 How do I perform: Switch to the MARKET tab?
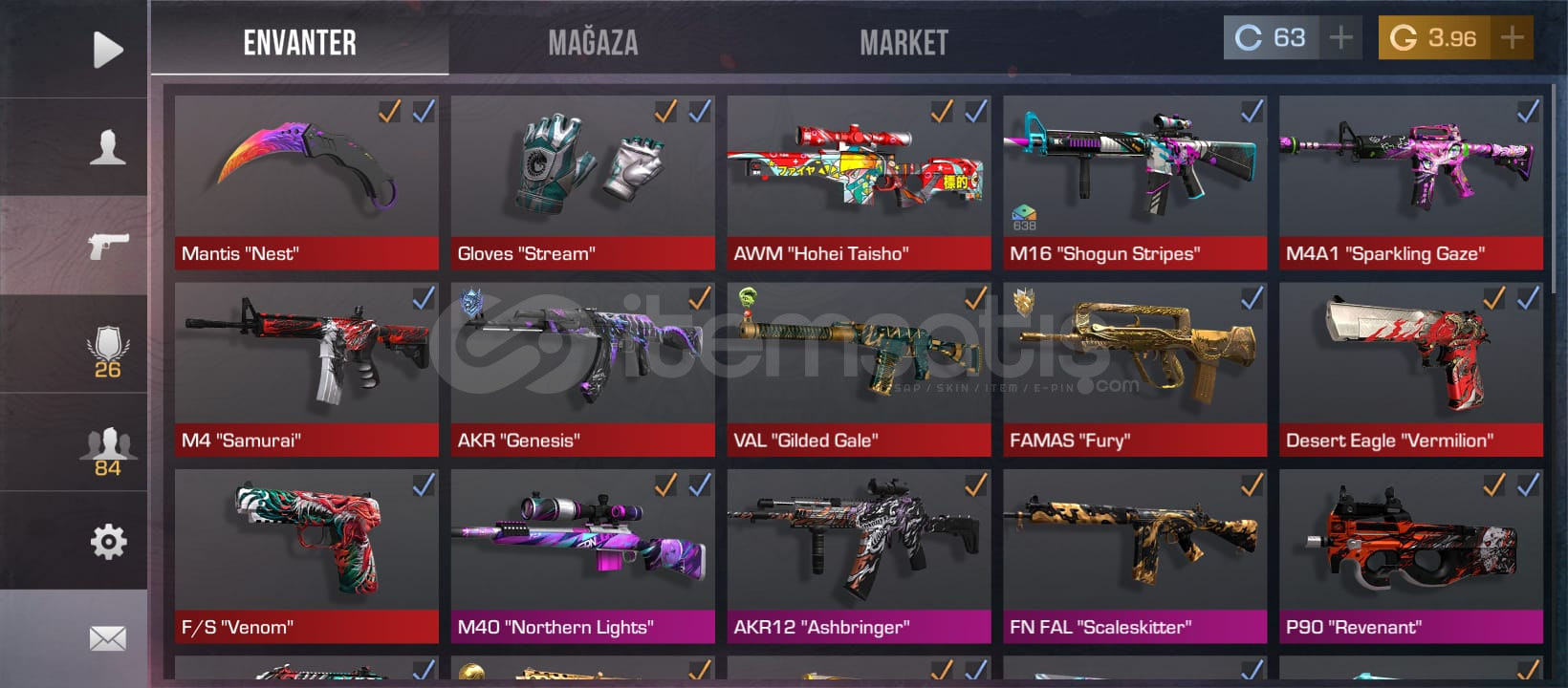pos(904,42)
